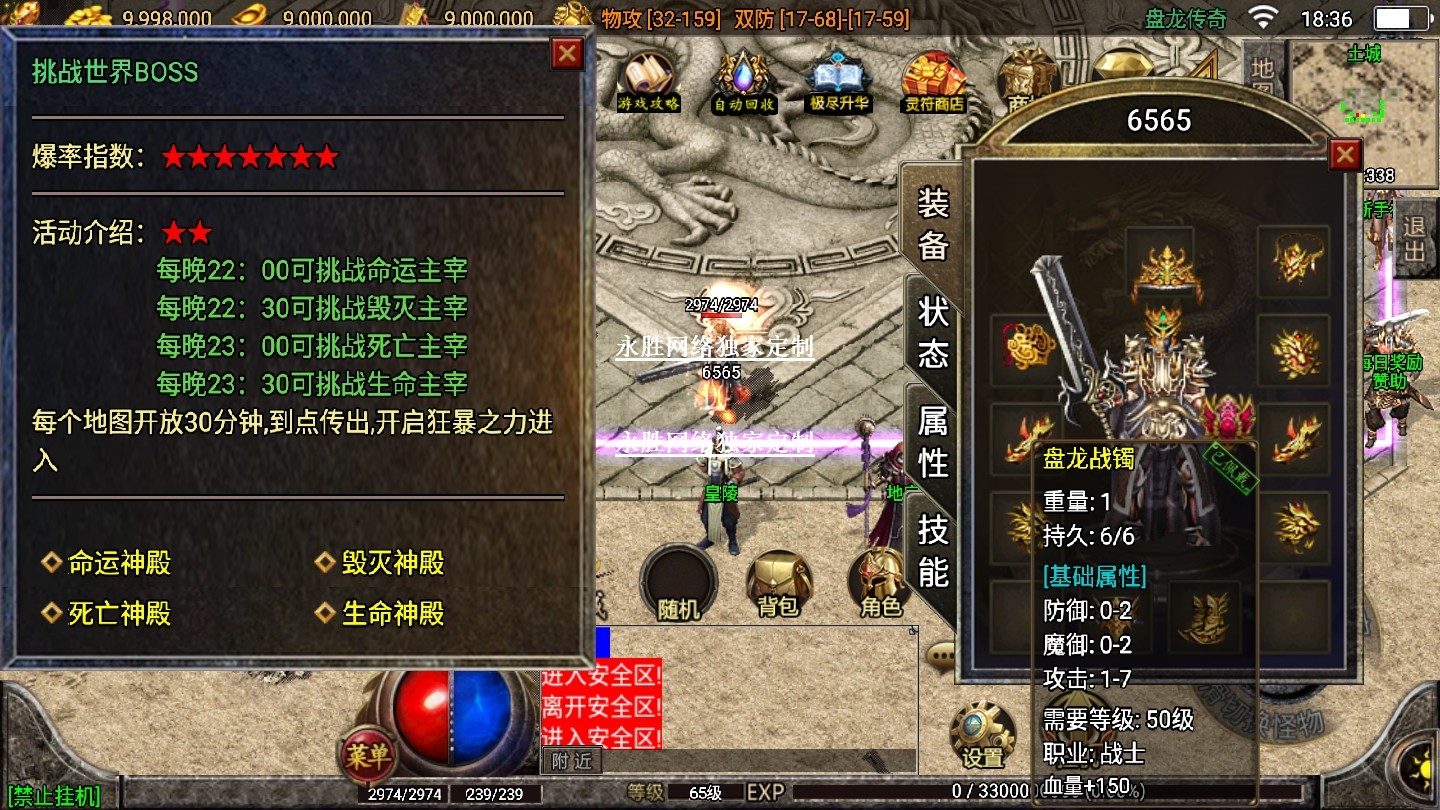Select the golden helmet equipment slot
1440x810 pixels.
pos(1160,263)
